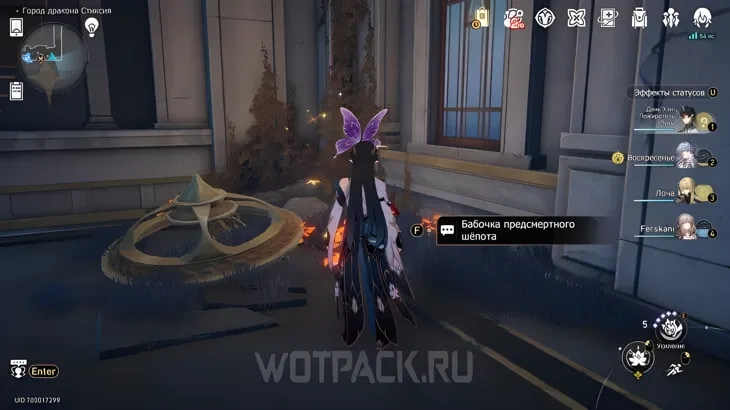Interact with Бабочка предсмертного шёпота prompt
Screen dimensions: 730x410
(510, 230)
